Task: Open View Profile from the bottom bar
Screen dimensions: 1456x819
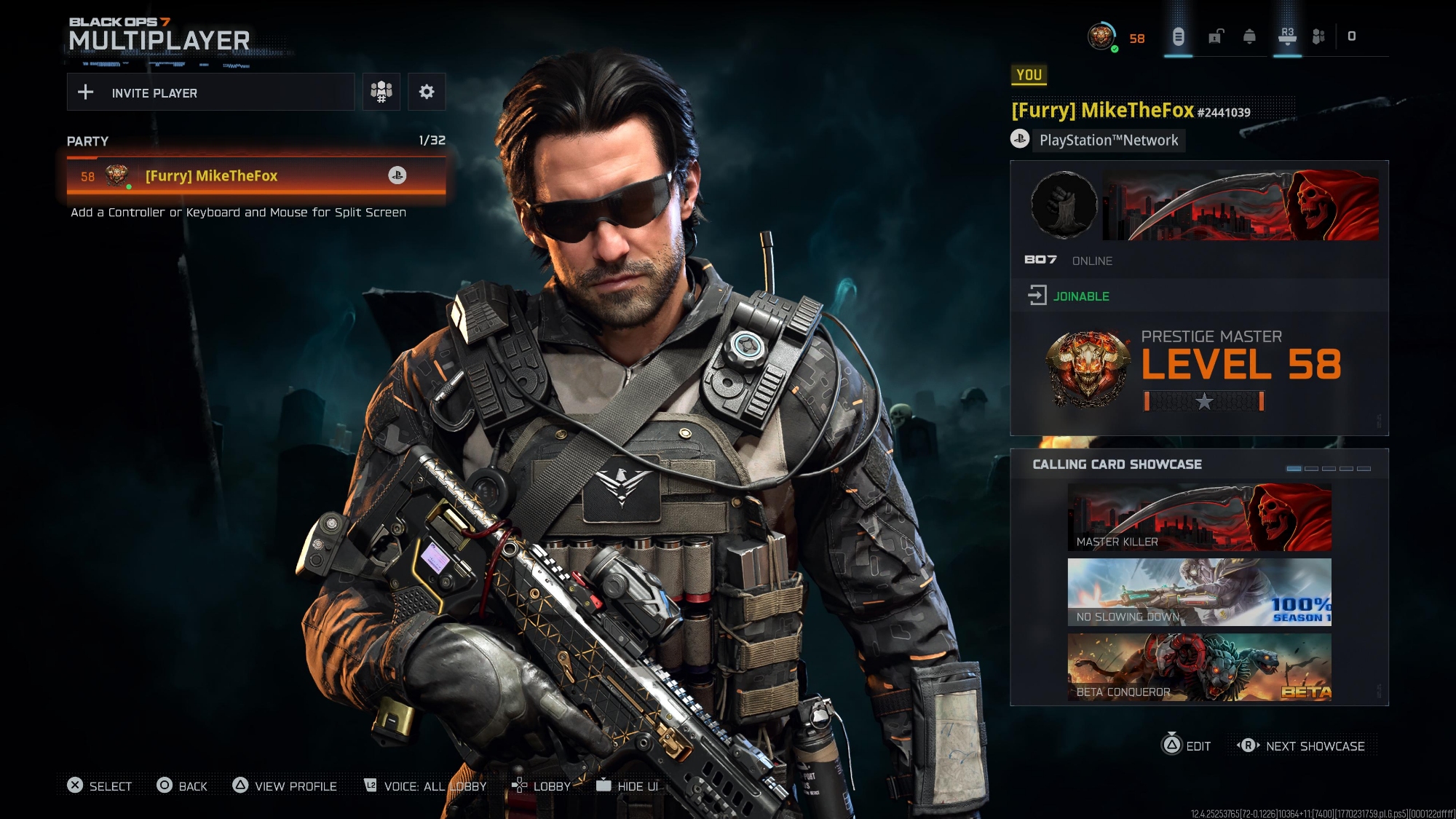Action: click(x=285, y=786)
